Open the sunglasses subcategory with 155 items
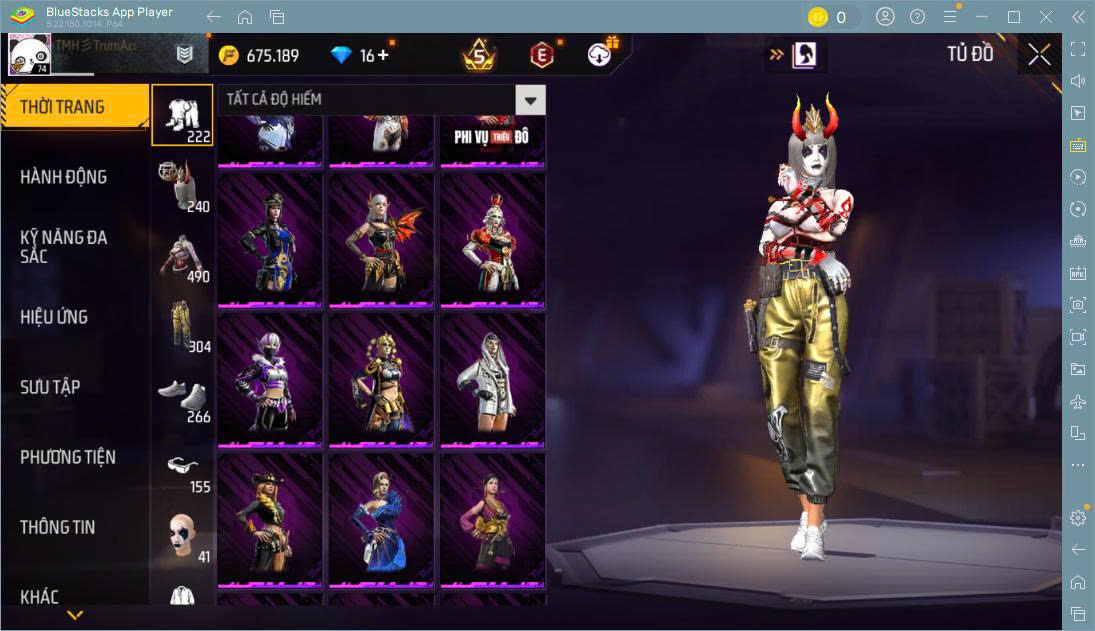Screen dimensions: 1095x631 (x=182, y=467)
